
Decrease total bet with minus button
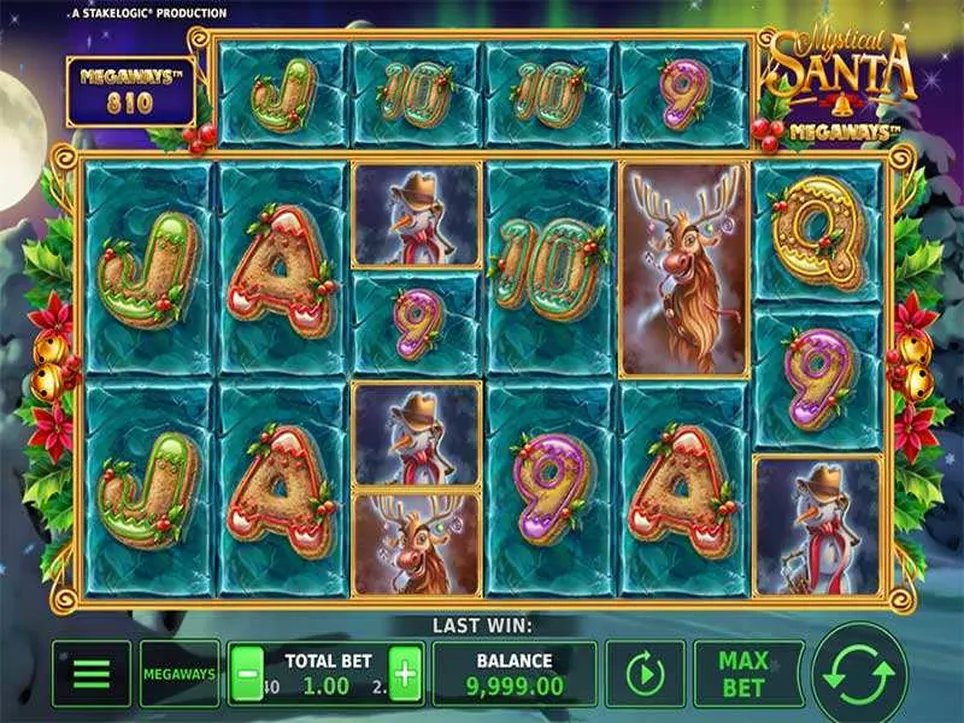(x=247, y=674)
